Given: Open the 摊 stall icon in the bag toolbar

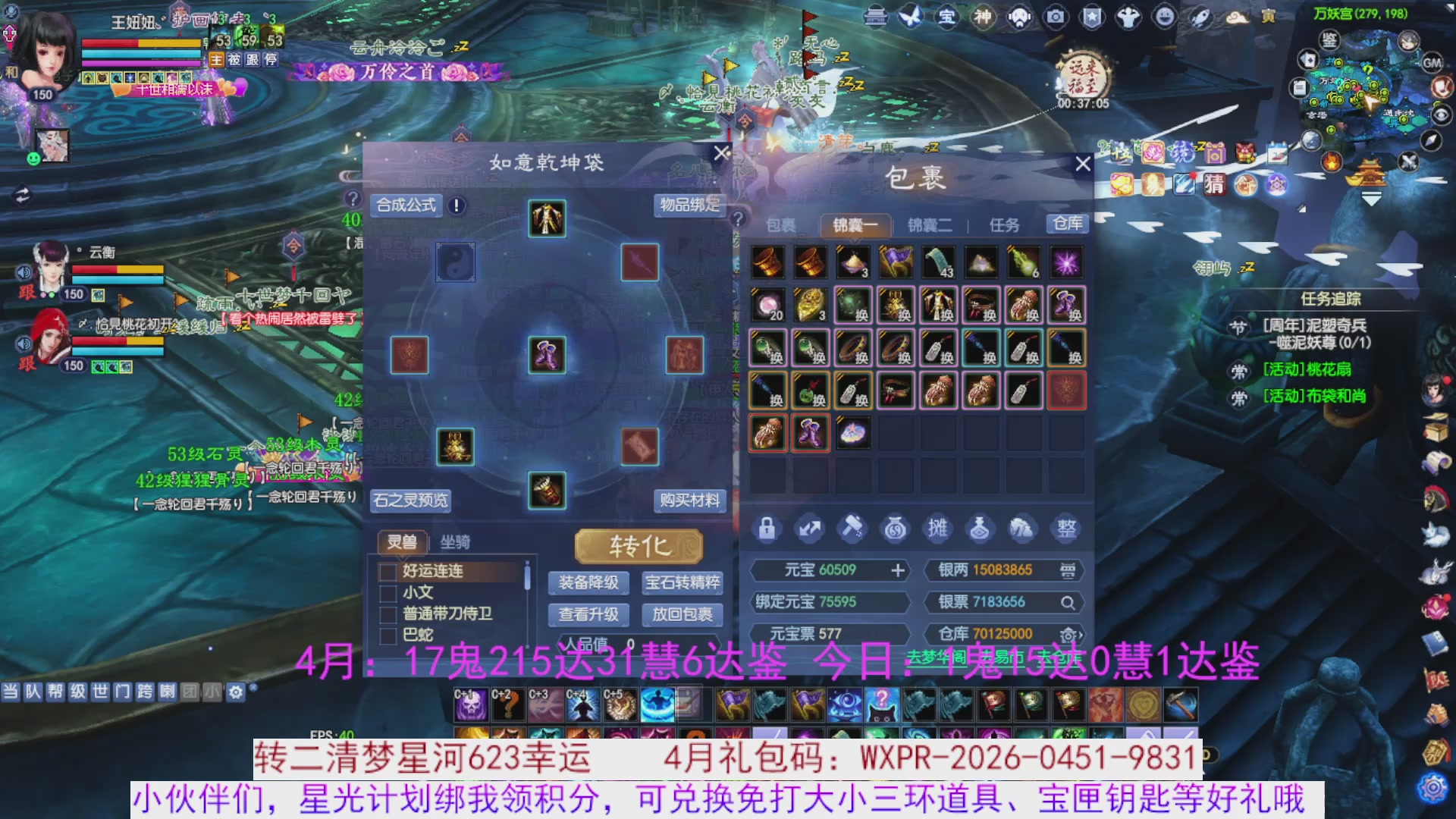Looking at the screenshot, I should point(937,529).
